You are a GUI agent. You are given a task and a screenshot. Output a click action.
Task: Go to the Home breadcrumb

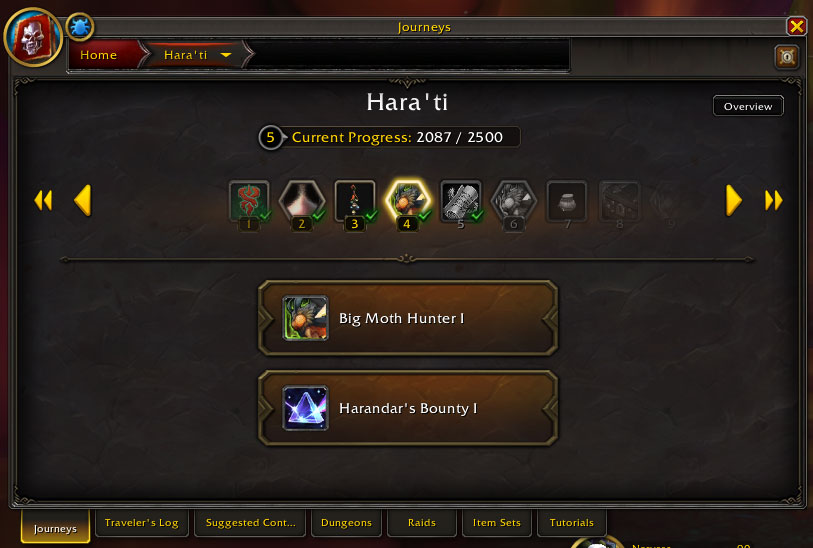click(99, 55)
